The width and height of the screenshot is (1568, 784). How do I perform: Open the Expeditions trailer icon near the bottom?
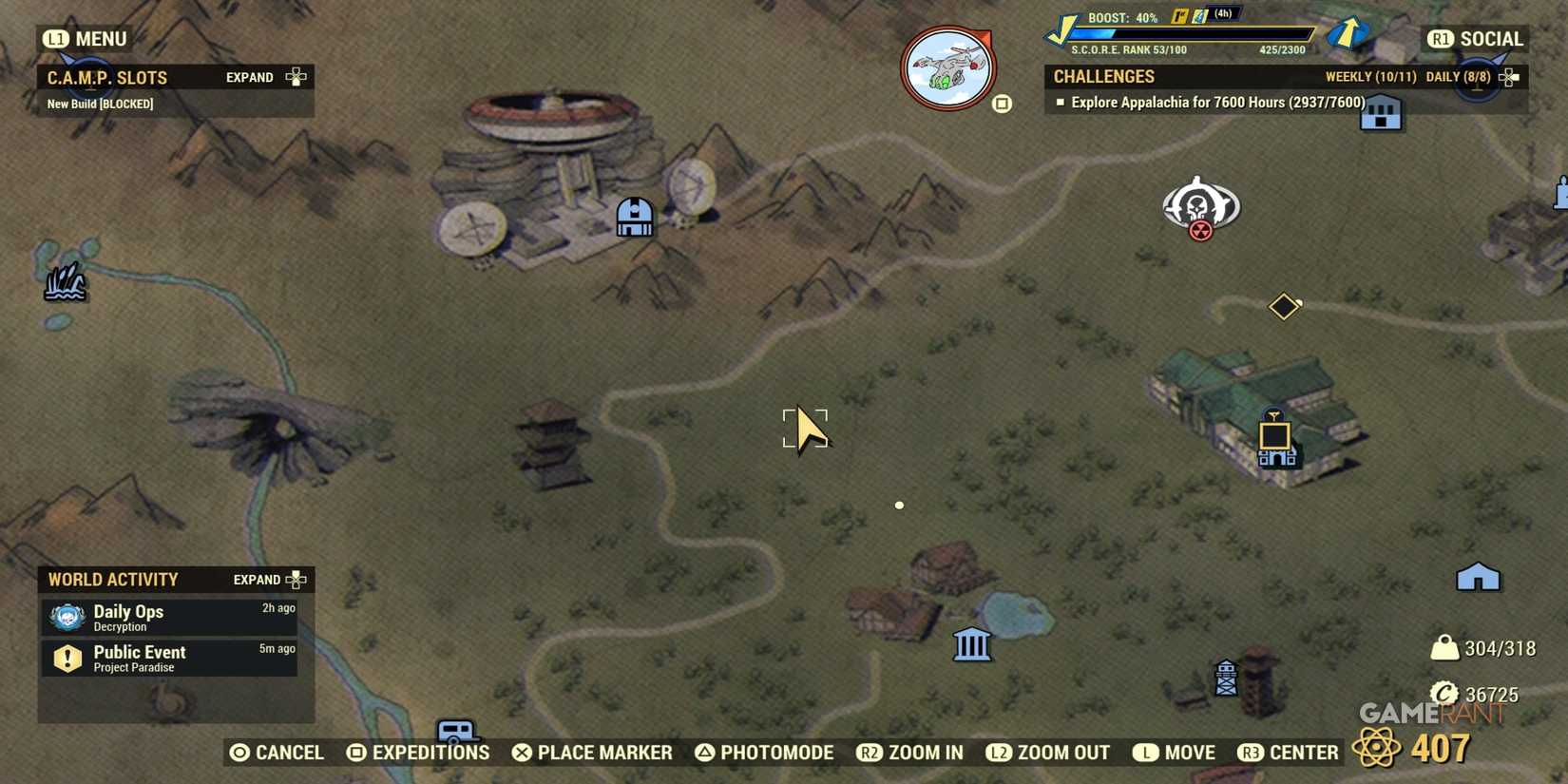pos(456,730)
